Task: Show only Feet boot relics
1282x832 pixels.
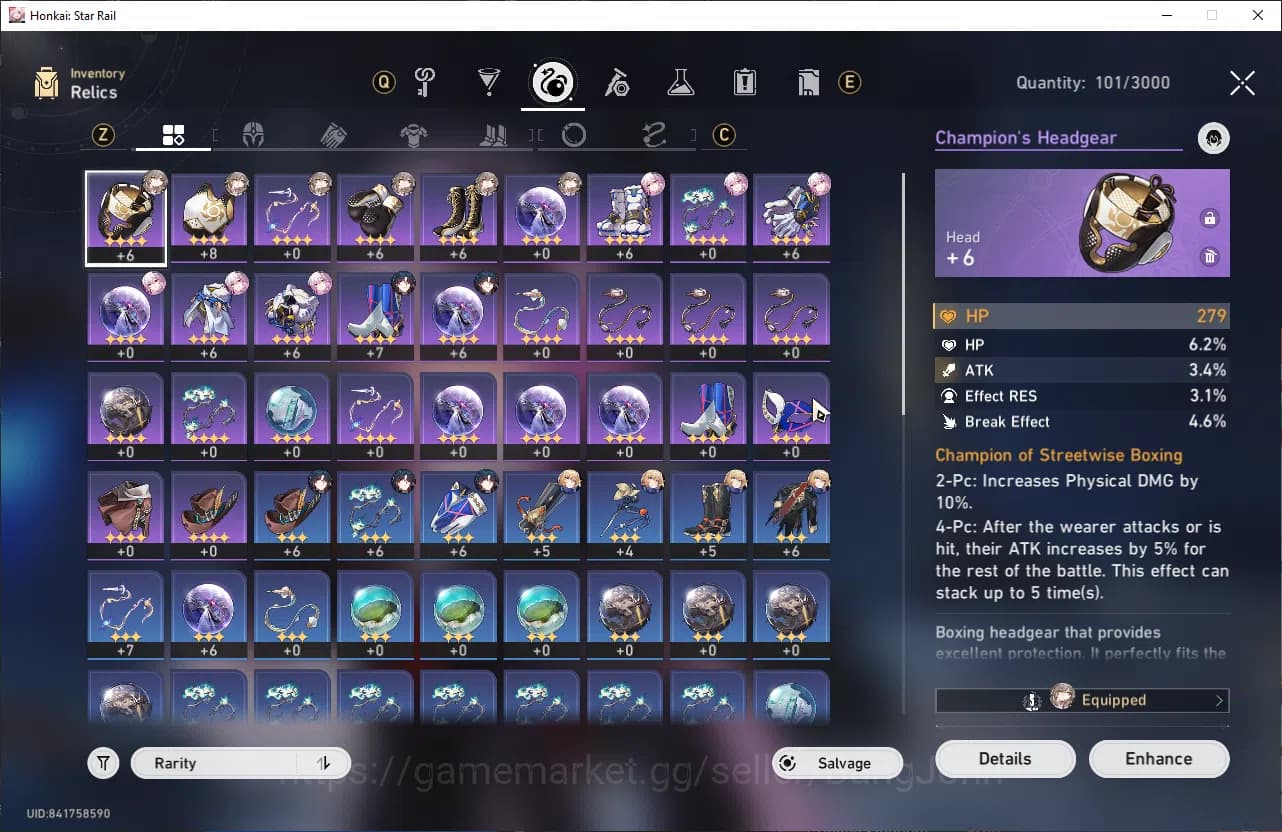Action: click(493, 135)
